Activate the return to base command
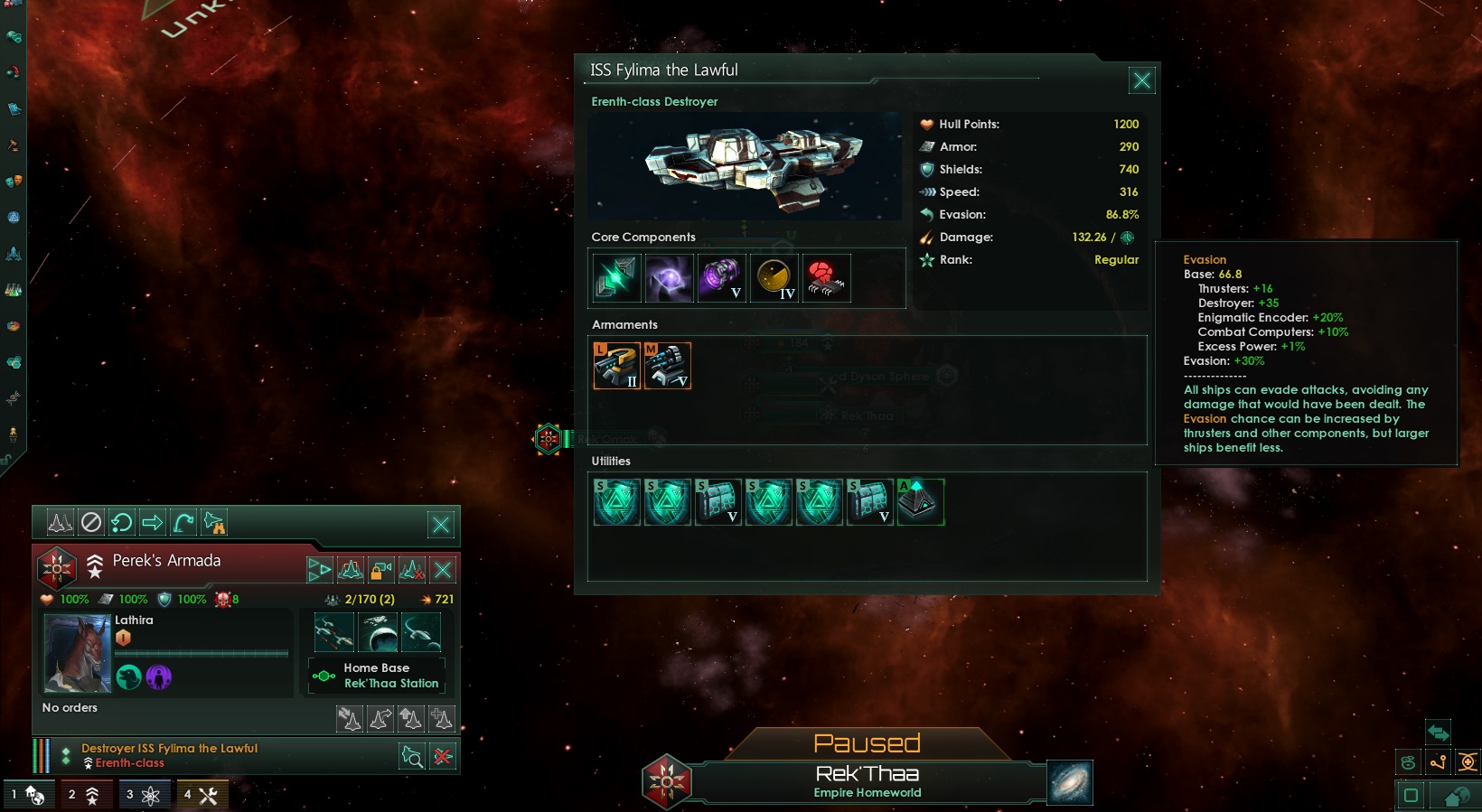 [122, 522]
